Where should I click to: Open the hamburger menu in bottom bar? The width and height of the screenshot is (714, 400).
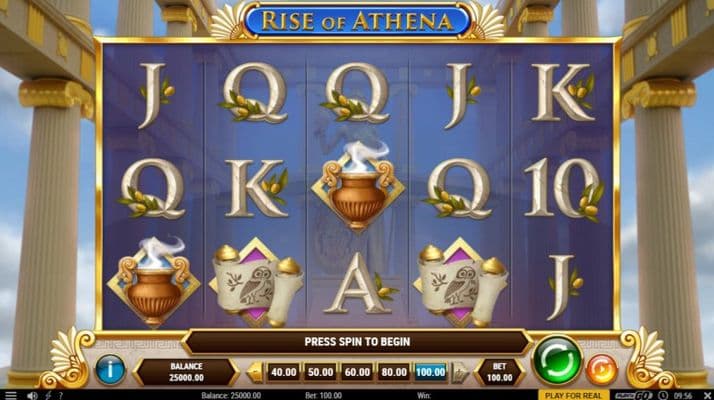12,395
